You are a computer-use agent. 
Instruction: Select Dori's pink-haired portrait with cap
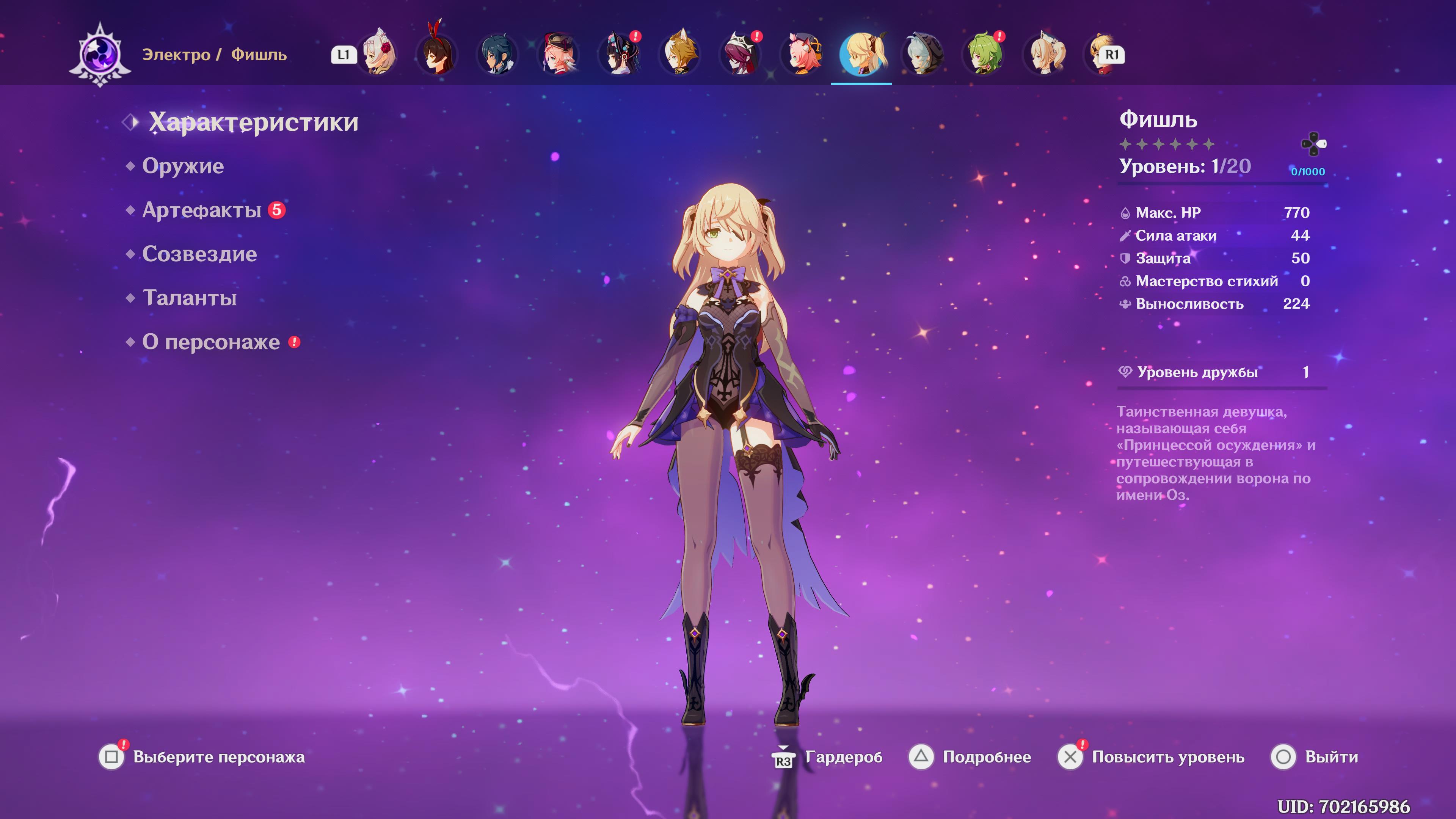802,55
